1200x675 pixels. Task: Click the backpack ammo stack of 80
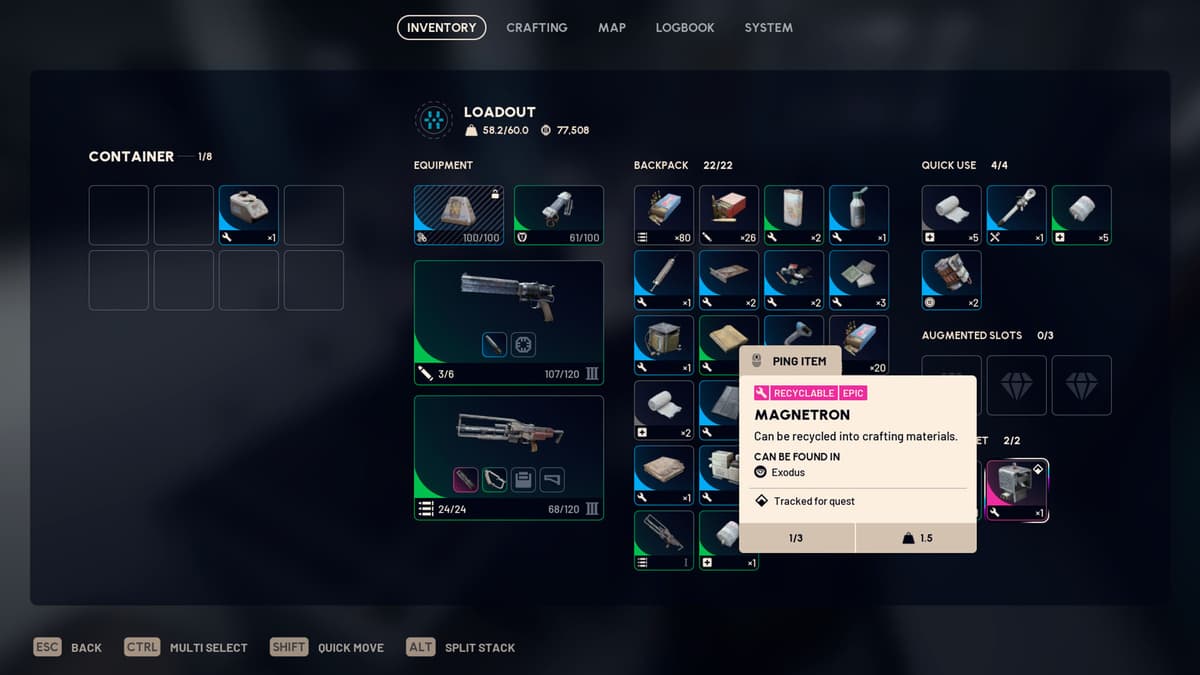click(664, 214)
